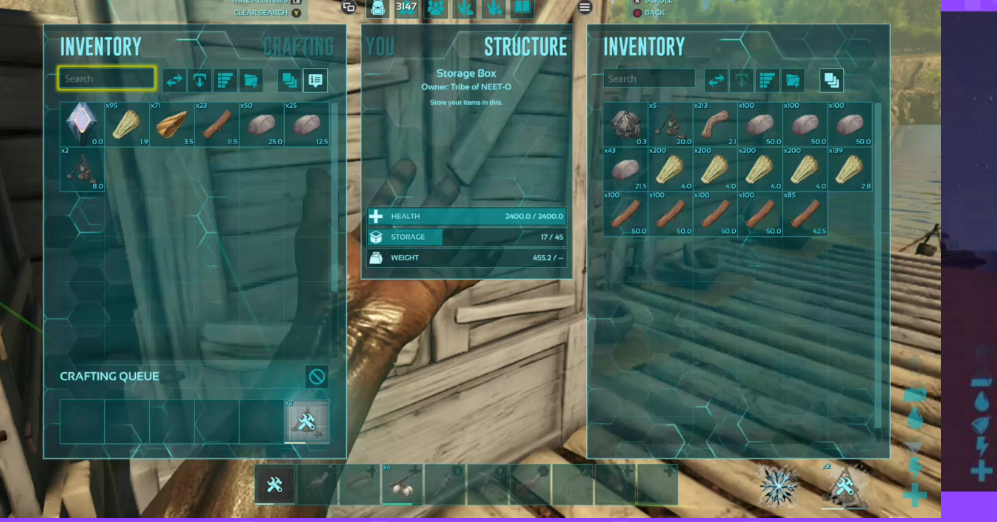This screenshot has width=997, height=522.
Task: Select the crystal implant item slot
Action: point(82,124)
